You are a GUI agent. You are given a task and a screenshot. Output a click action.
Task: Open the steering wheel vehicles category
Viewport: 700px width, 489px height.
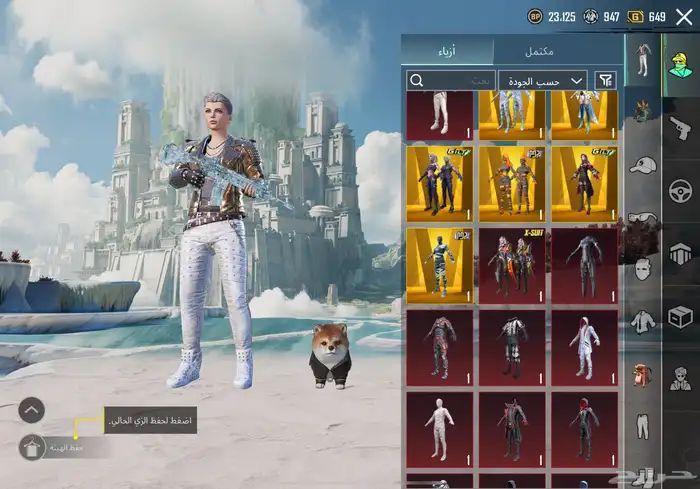click(x=680, y=189)
